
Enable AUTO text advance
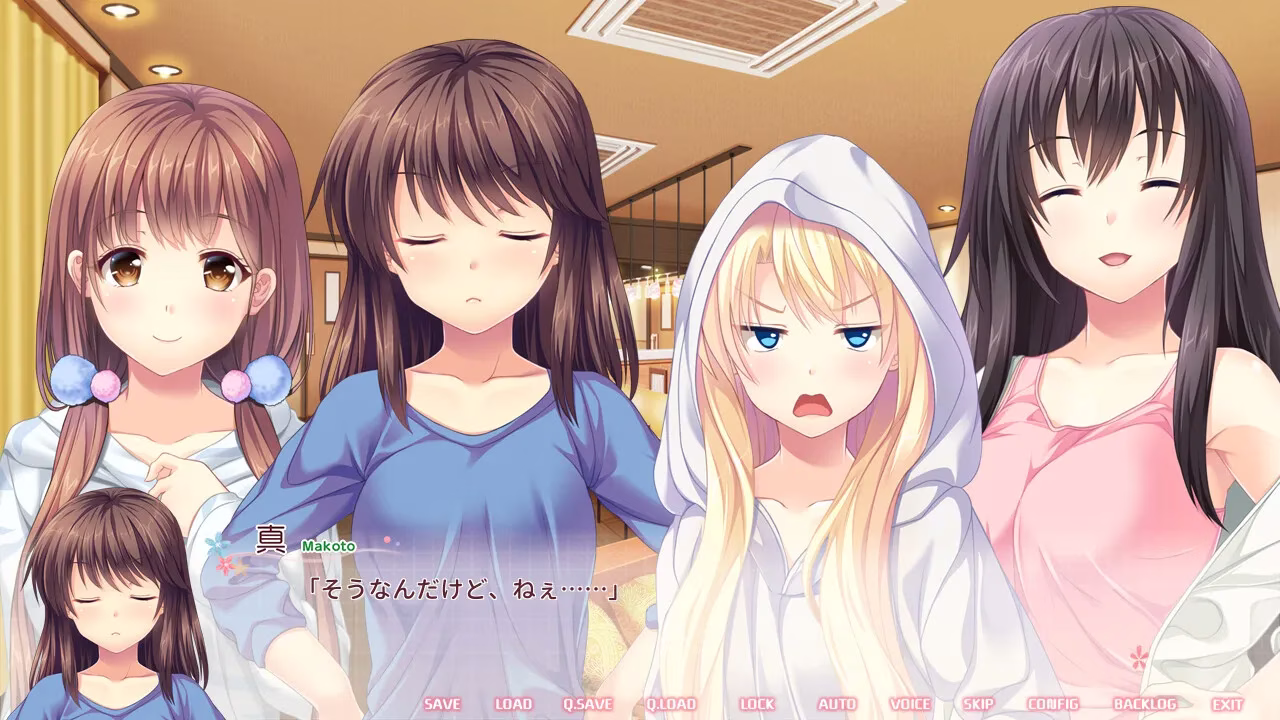point(837,704)
